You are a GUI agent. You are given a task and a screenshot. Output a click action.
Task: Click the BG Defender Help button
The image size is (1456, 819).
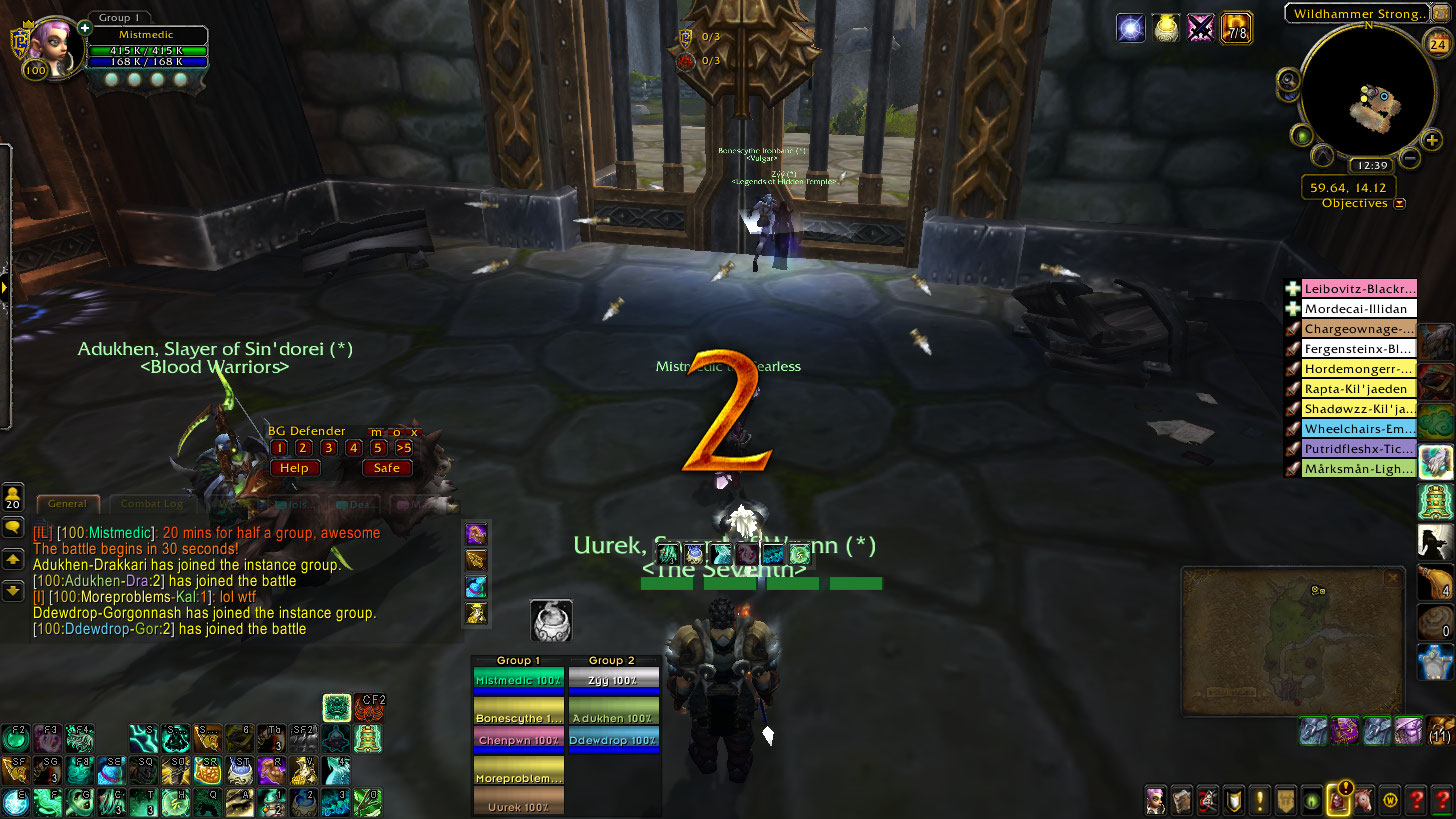(294, 468)
